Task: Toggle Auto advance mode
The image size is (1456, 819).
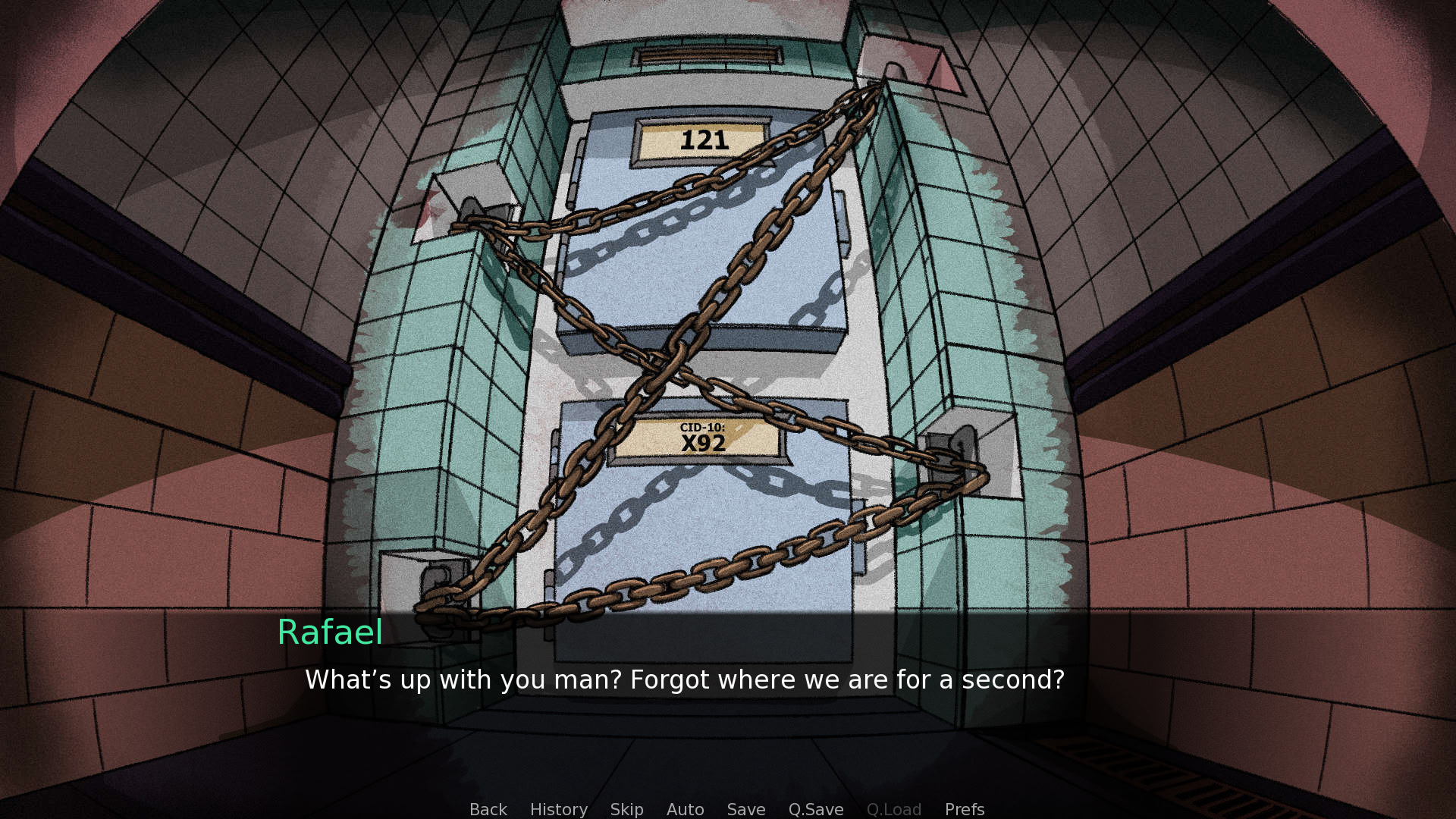Action: (685, 809)
